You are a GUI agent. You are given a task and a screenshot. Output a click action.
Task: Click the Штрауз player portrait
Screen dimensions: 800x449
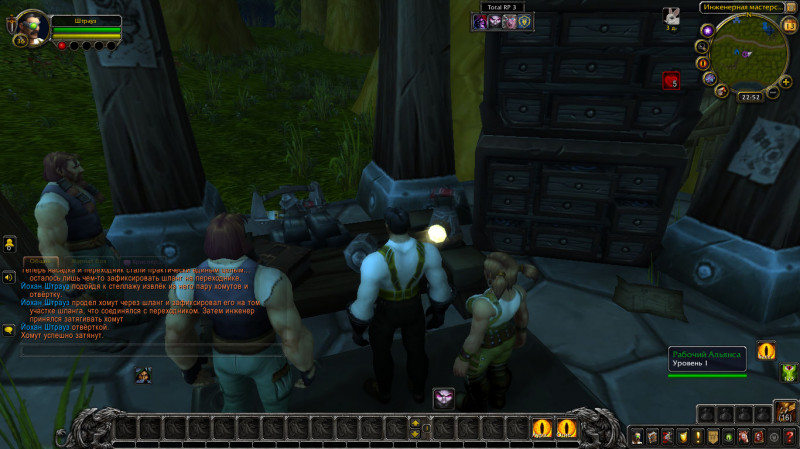(x=29, y=27)
